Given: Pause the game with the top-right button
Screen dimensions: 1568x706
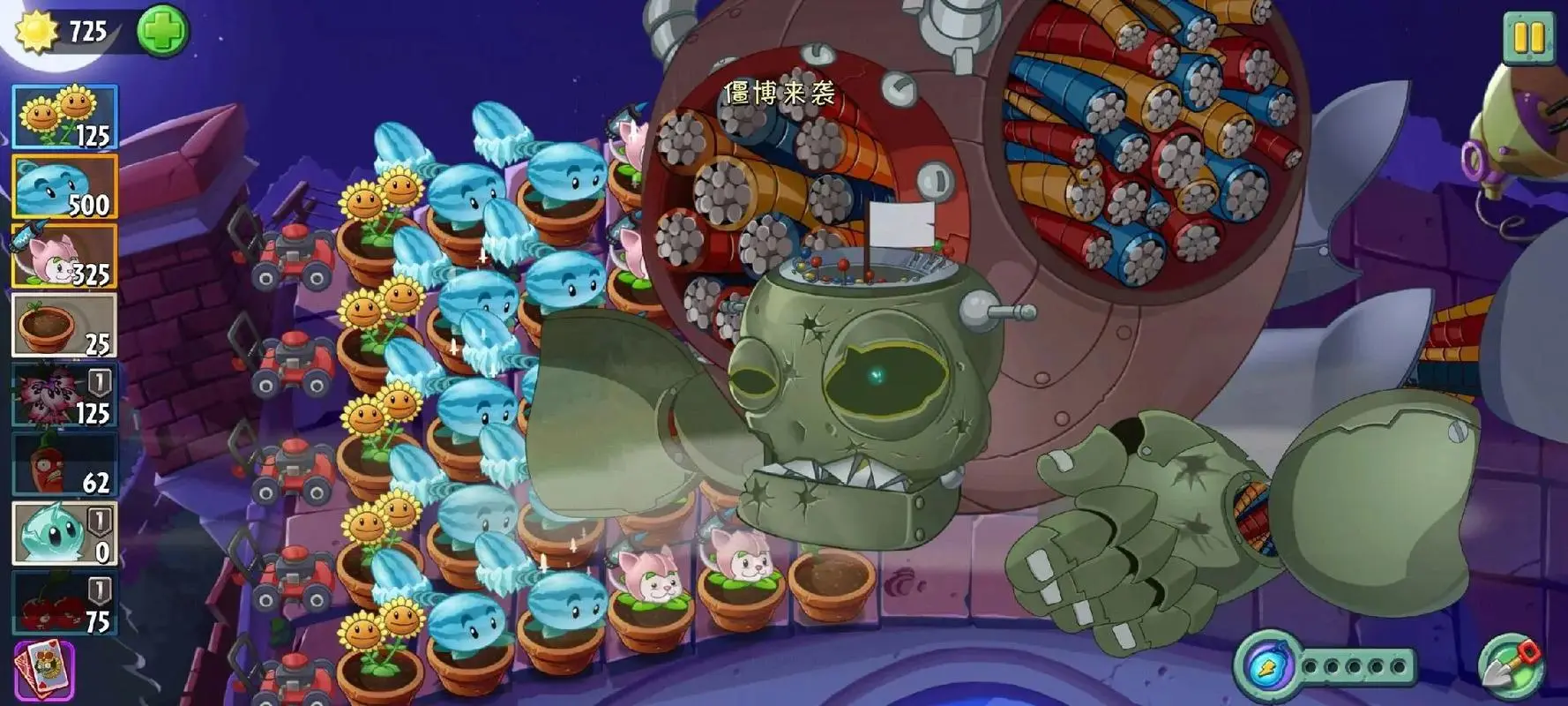Looking at the screenshot, I should point(1528,39).
